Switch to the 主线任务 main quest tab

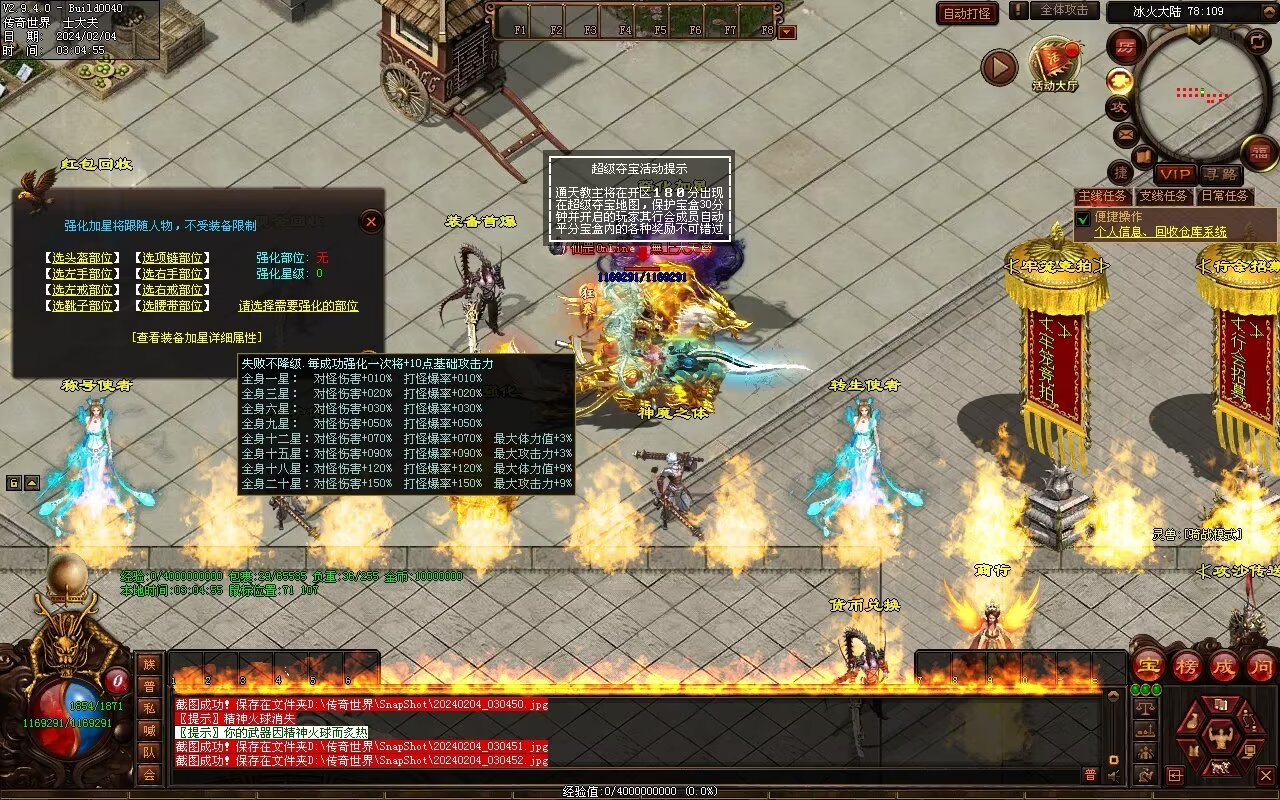pos(1103,196)
